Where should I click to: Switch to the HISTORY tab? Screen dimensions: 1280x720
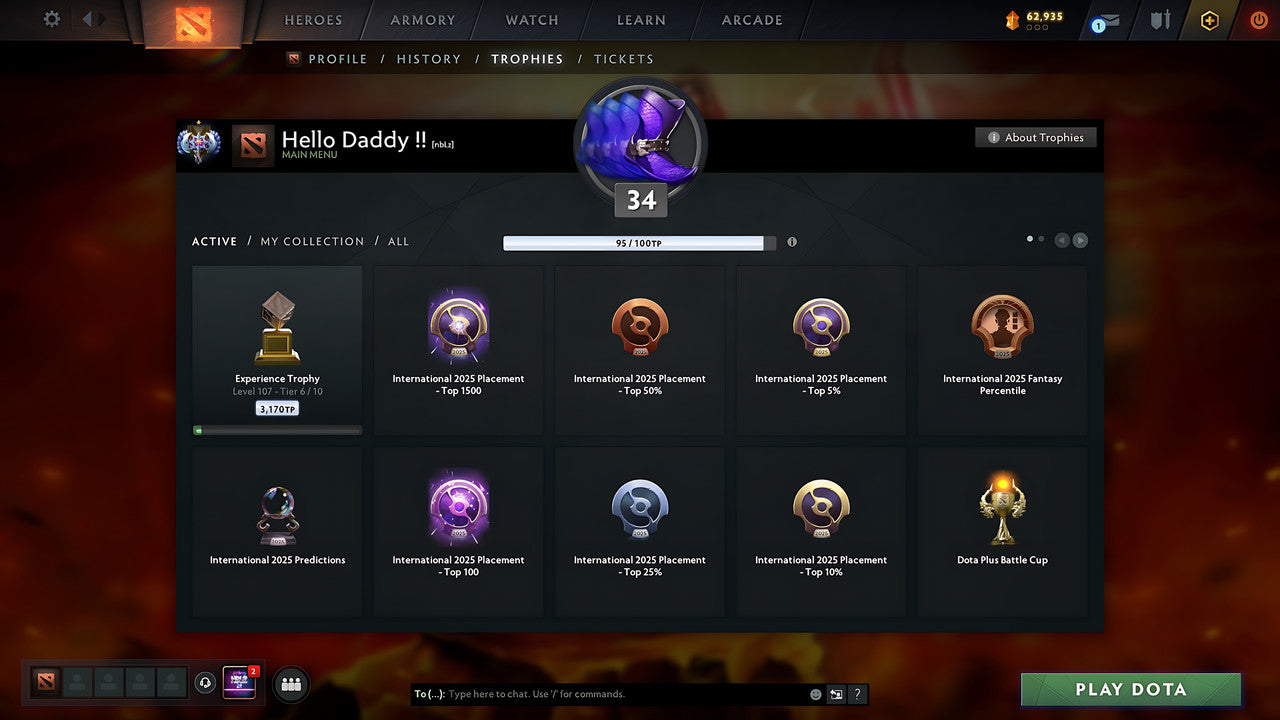(x=428, y=59)
